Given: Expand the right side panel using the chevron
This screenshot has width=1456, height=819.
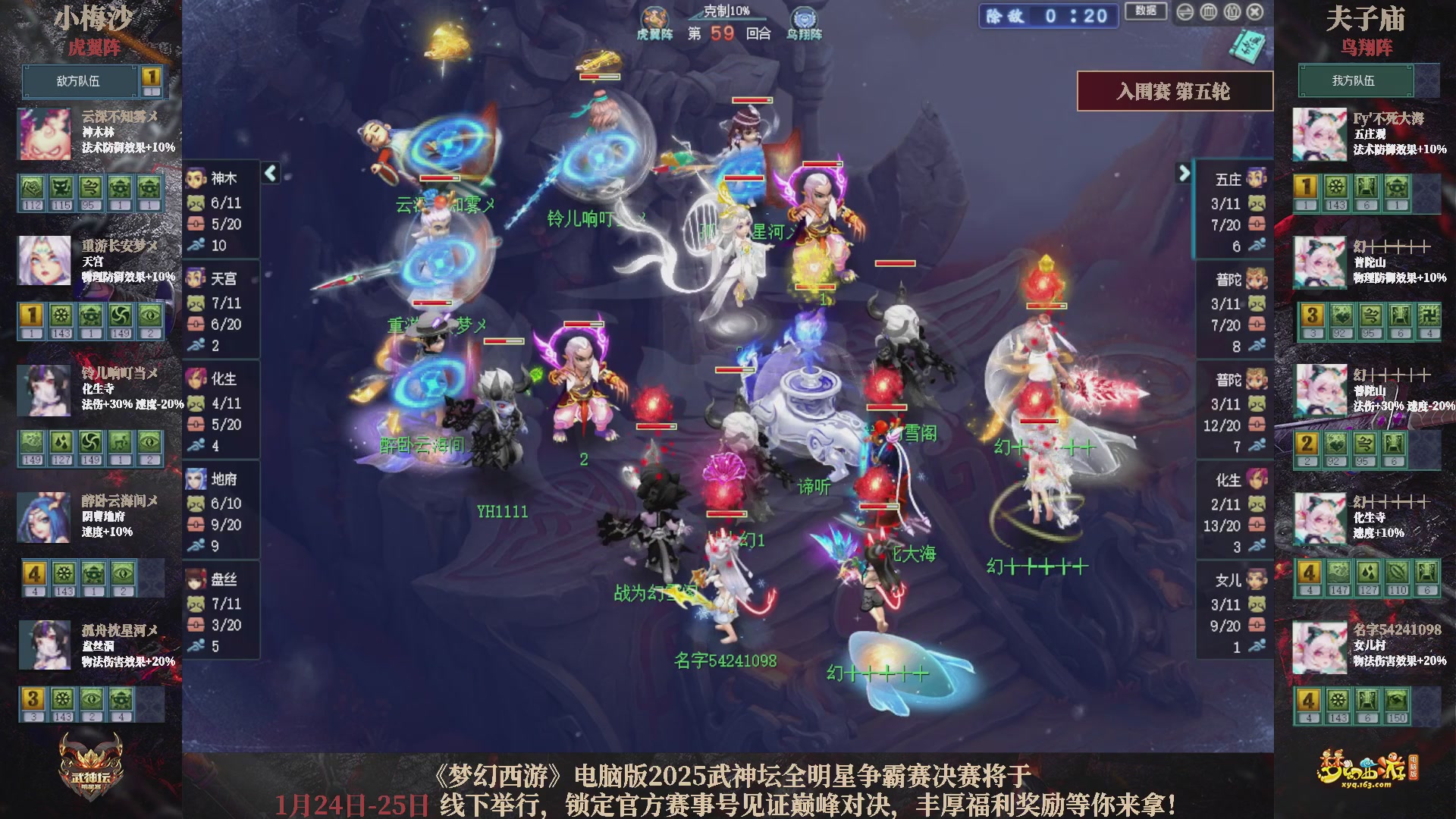Looking at the screenshot, I should 1186,173.
